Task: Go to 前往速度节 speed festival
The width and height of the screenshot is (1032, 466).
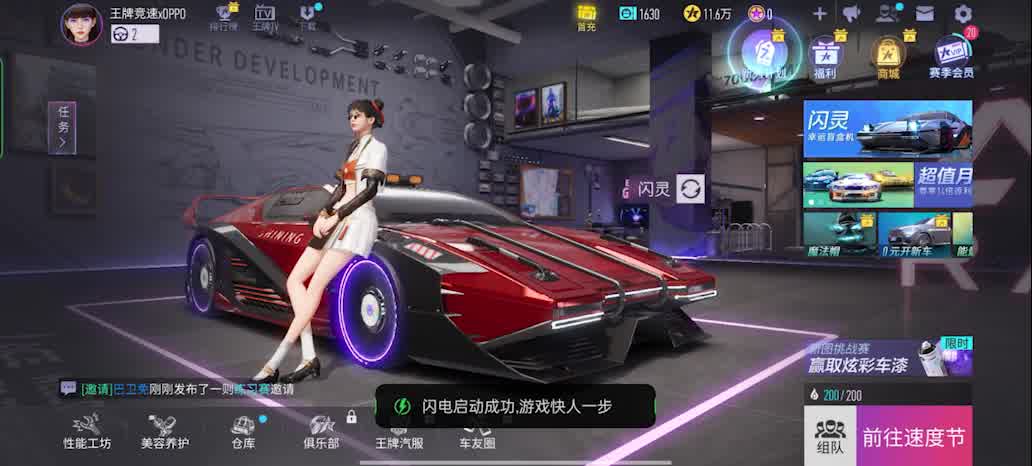Action: click(914, 436)
